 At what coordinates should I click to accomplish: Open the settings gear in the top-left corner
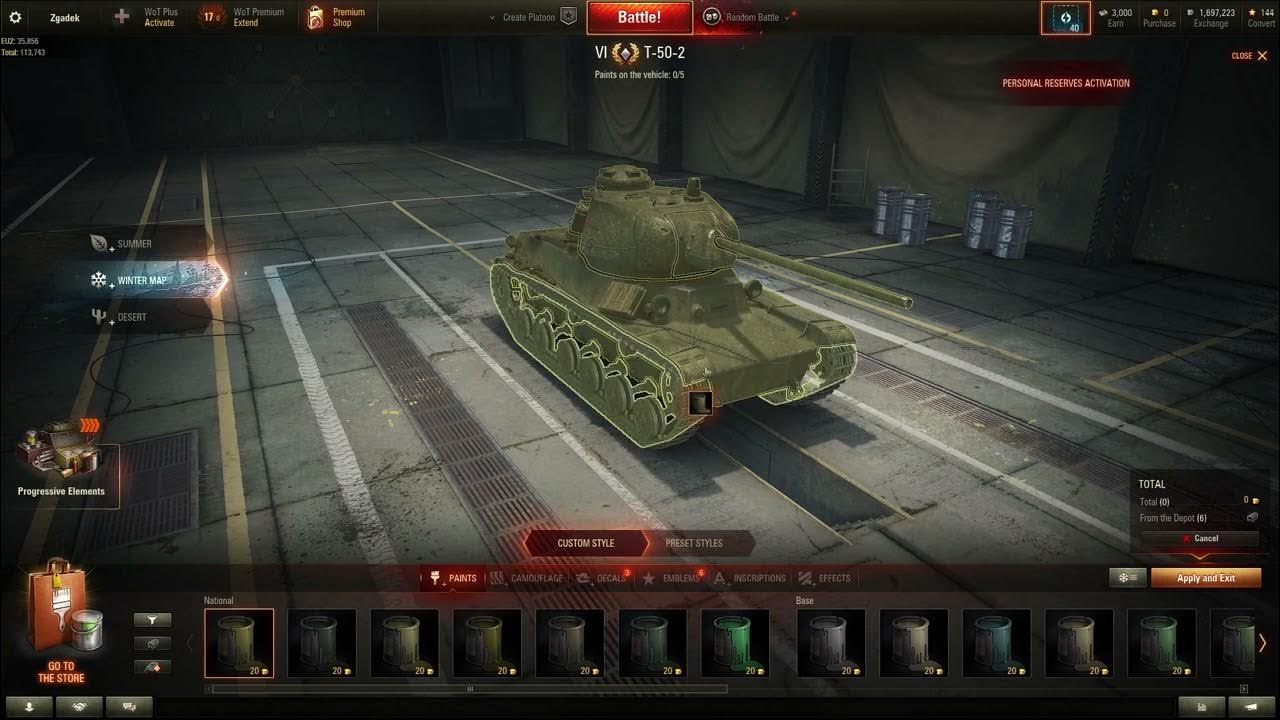14,16
